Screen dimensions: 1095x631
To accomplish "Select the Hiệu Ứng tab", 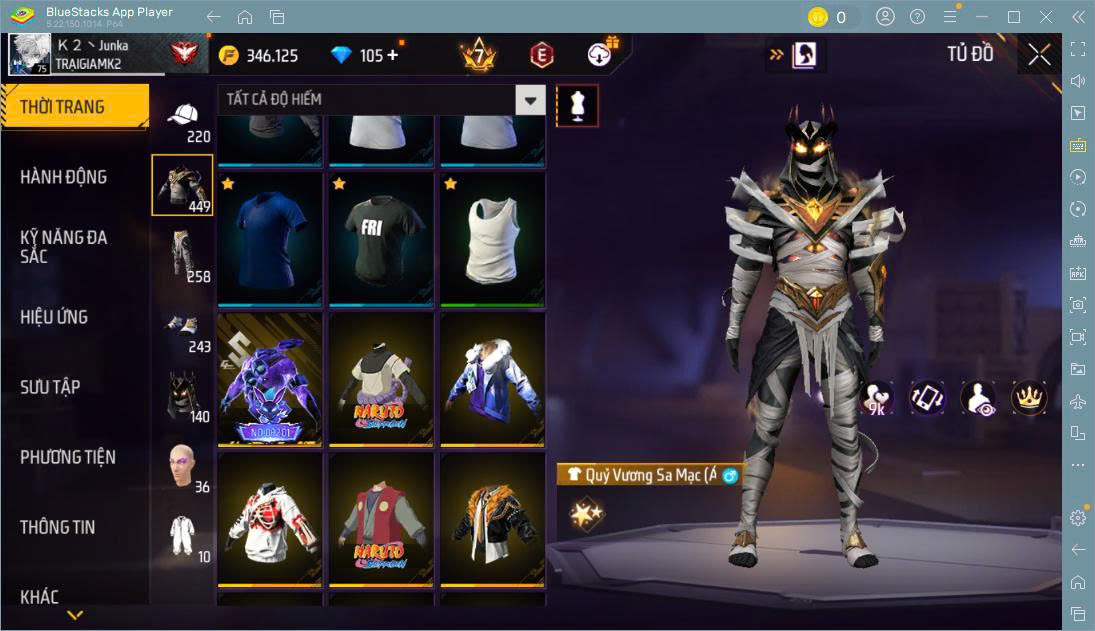I will point(54,317).
